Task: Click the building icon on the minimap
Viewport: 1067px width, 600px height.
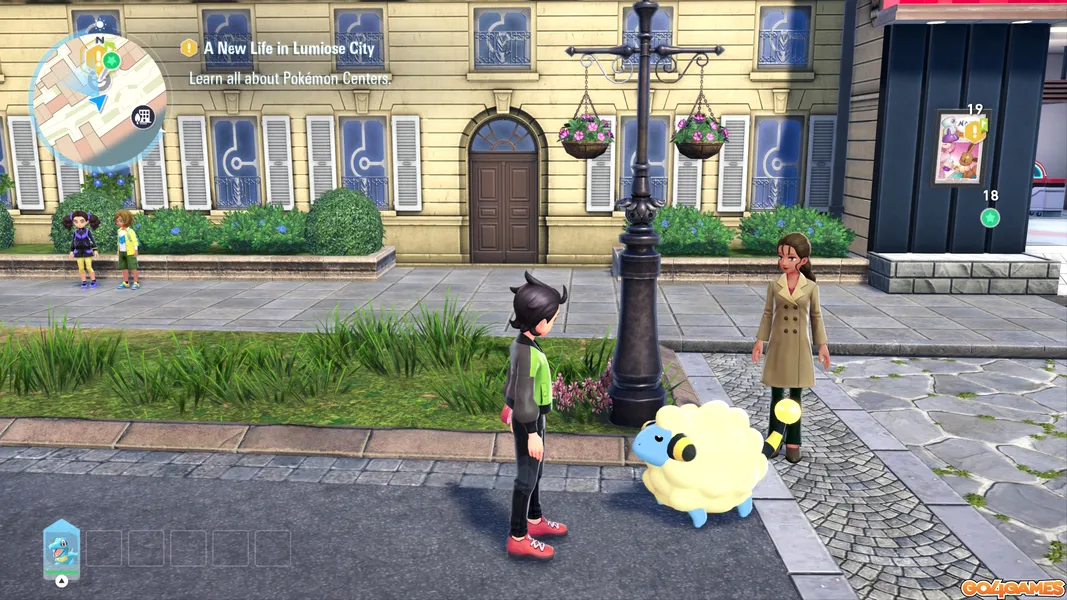Action: click(x=144, y=117)
